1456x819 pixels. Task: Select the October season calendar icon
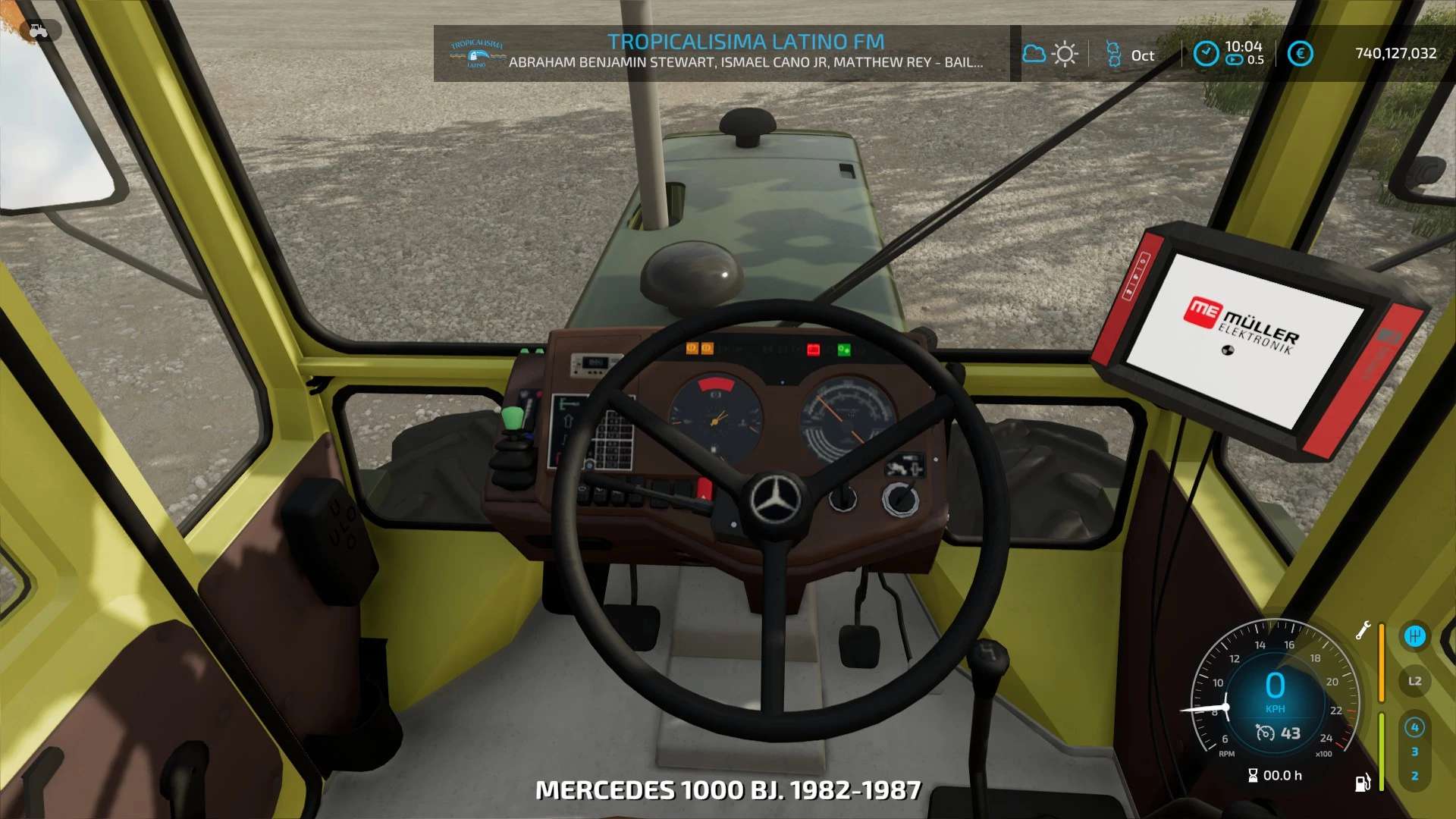pyautogui.click(x=1113, y=54)
